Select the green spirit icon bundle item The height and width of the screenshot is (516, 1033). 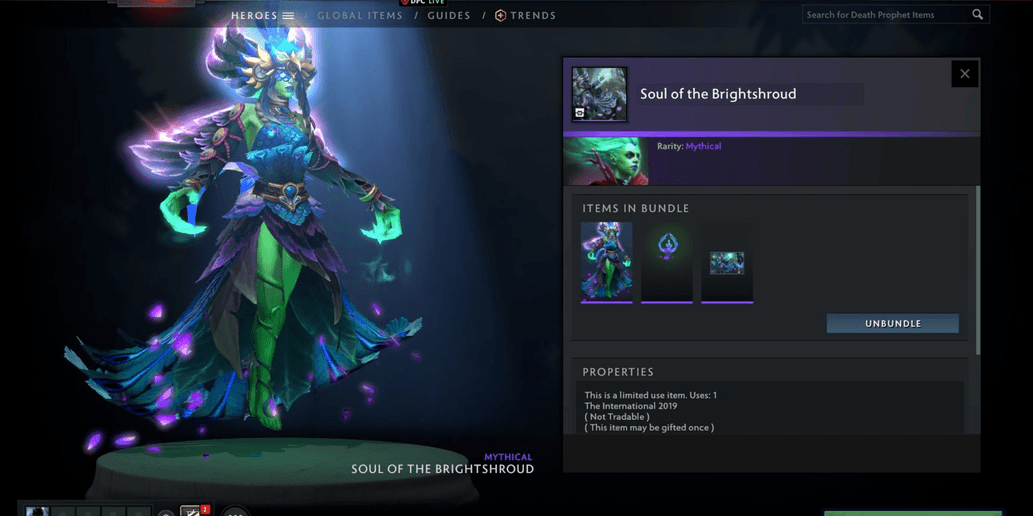tap(667, 261)
